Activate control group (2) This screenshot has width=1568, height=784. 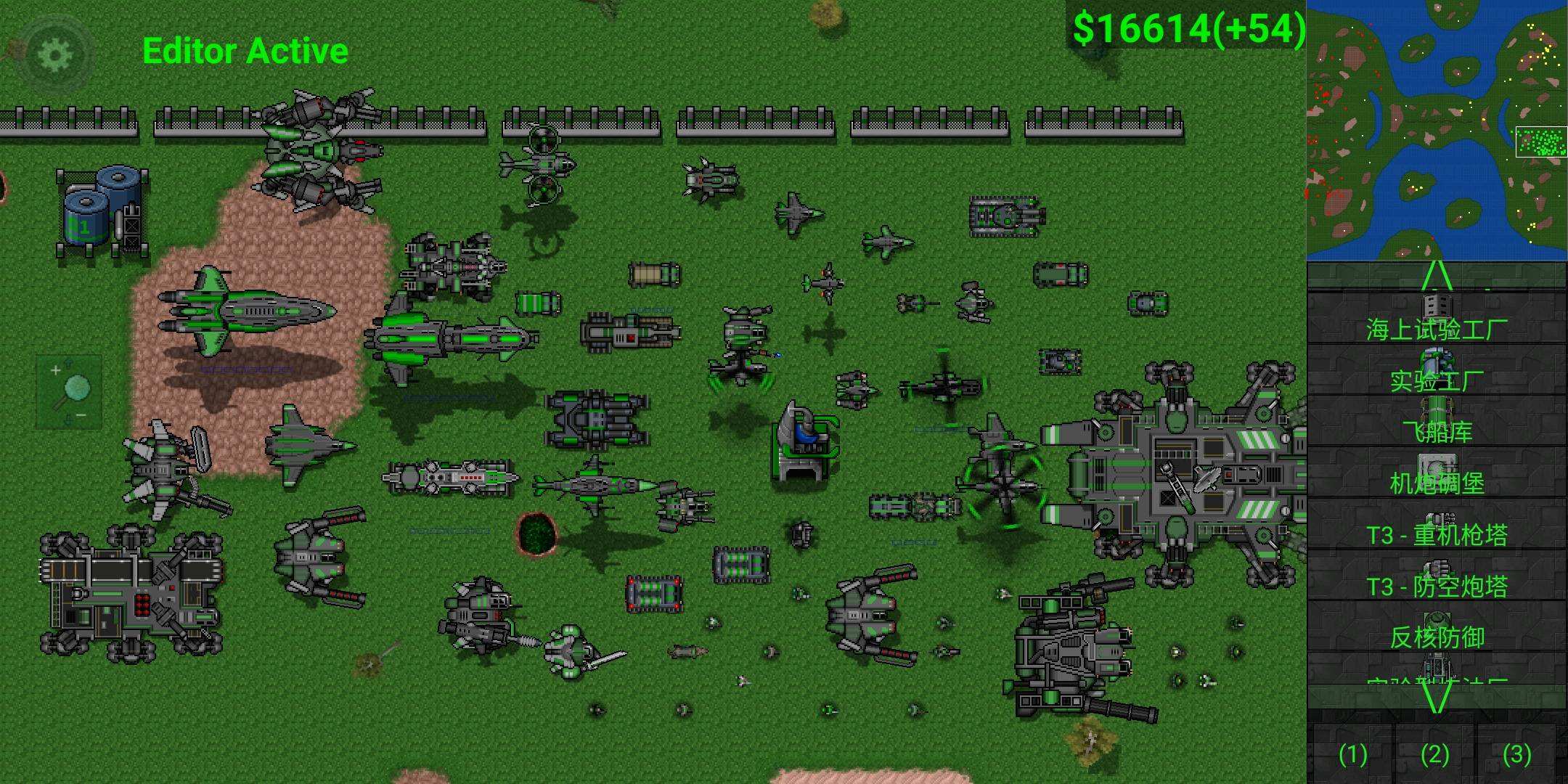pos(1435,754)
